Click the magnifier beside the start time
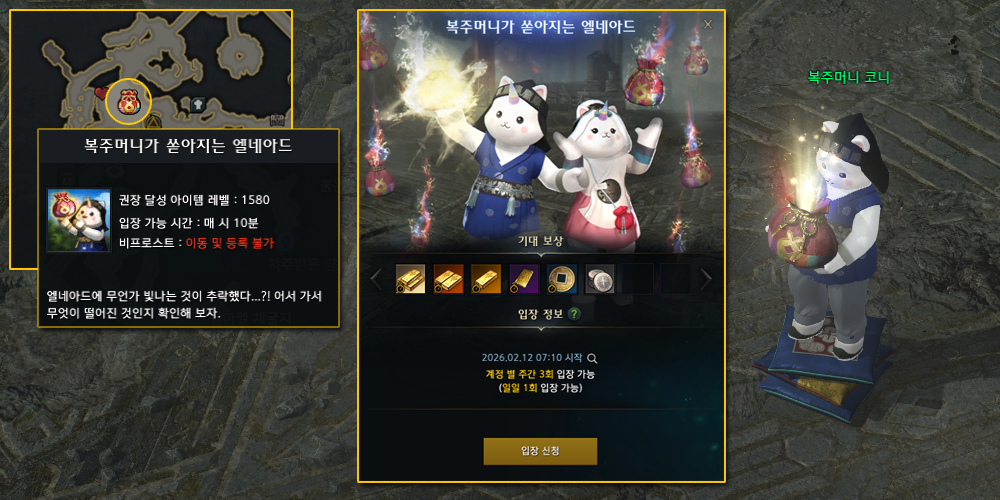This screenshot has width=1000, height=500. 592,357
